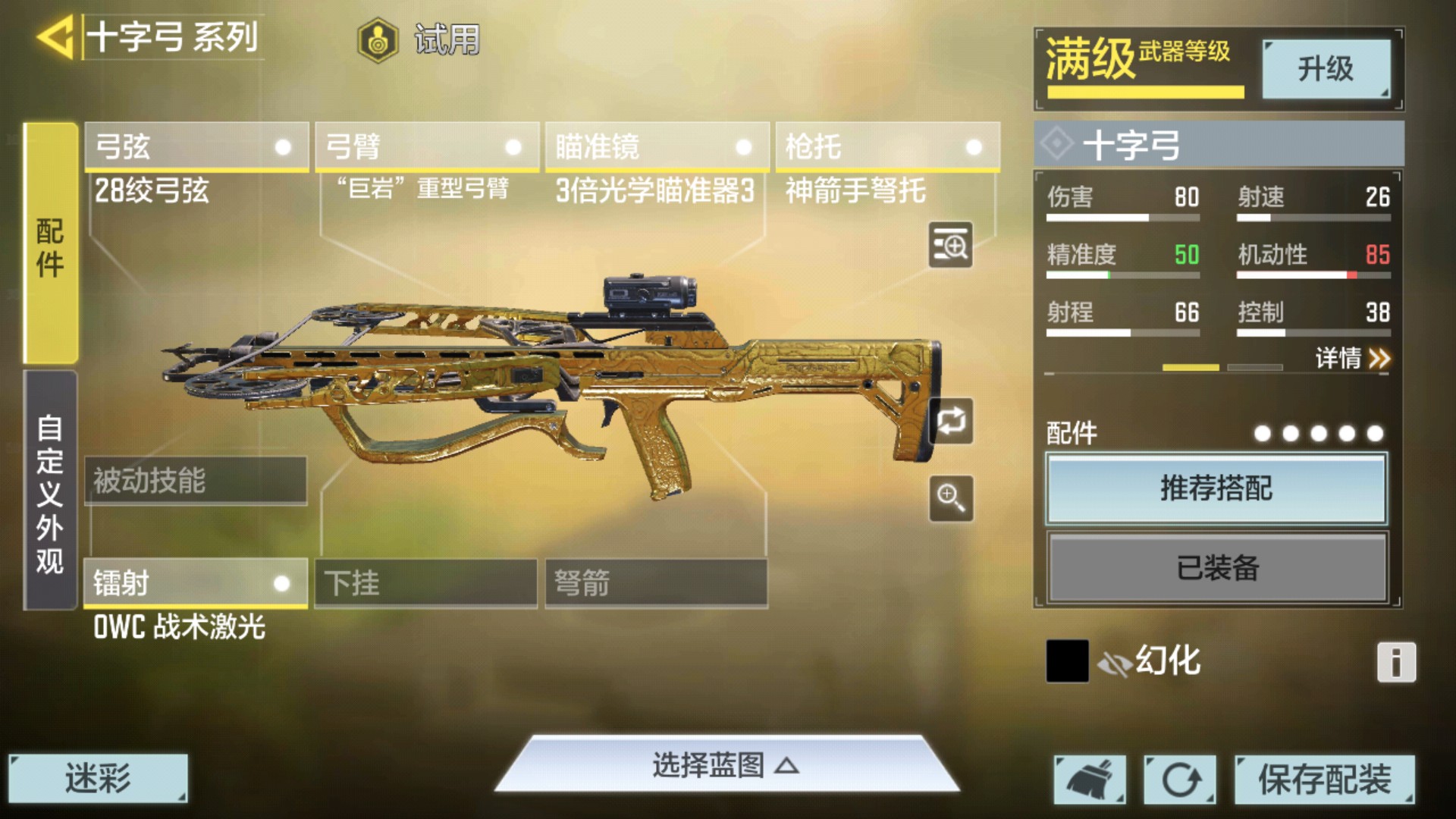
Task: Select the 枪托 stock attachment slot
Action: click(x=887, y=147)
